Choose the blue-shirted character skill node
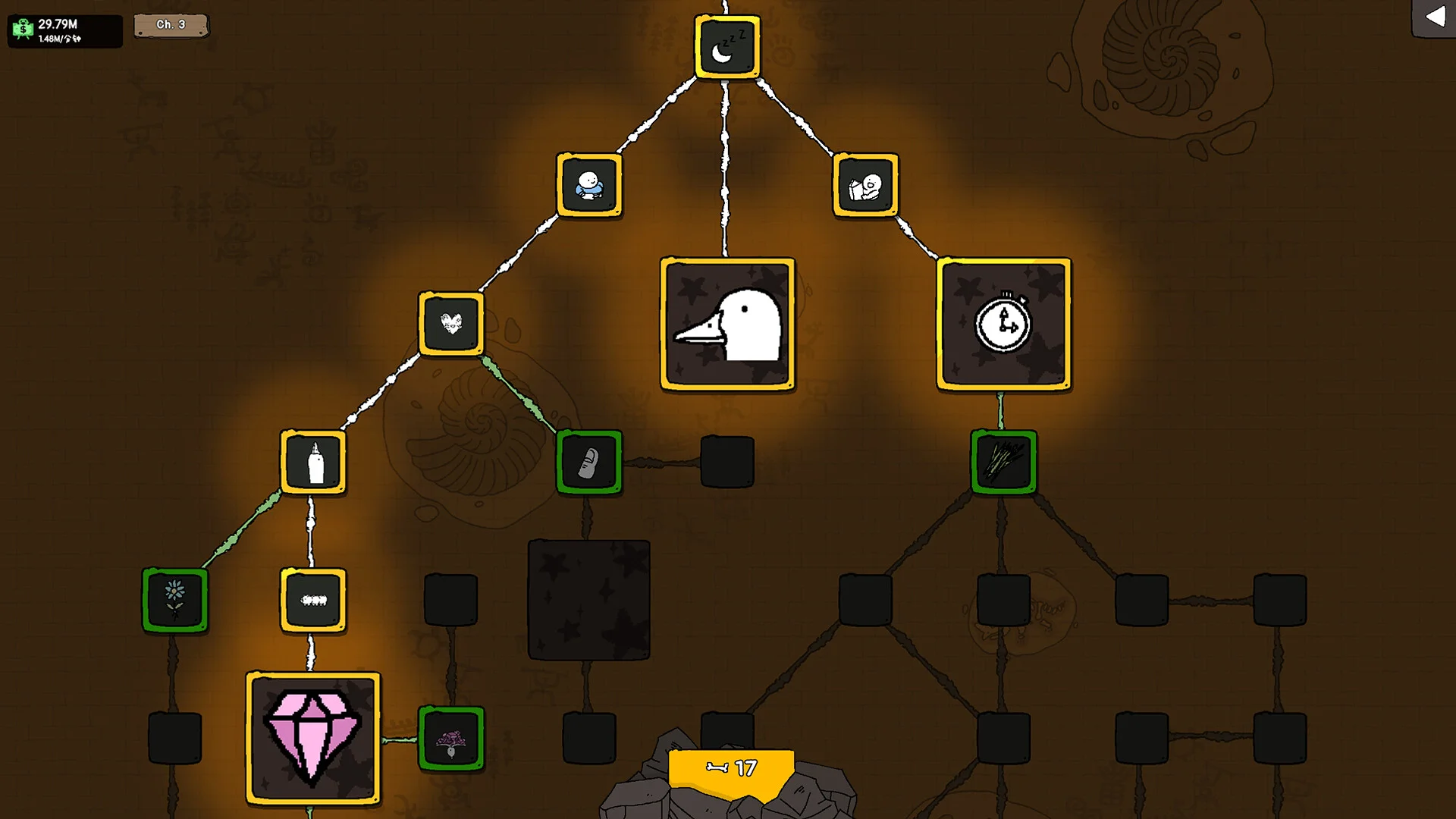The width and height of the screenshot is (1456, 819). pos(589,186)
